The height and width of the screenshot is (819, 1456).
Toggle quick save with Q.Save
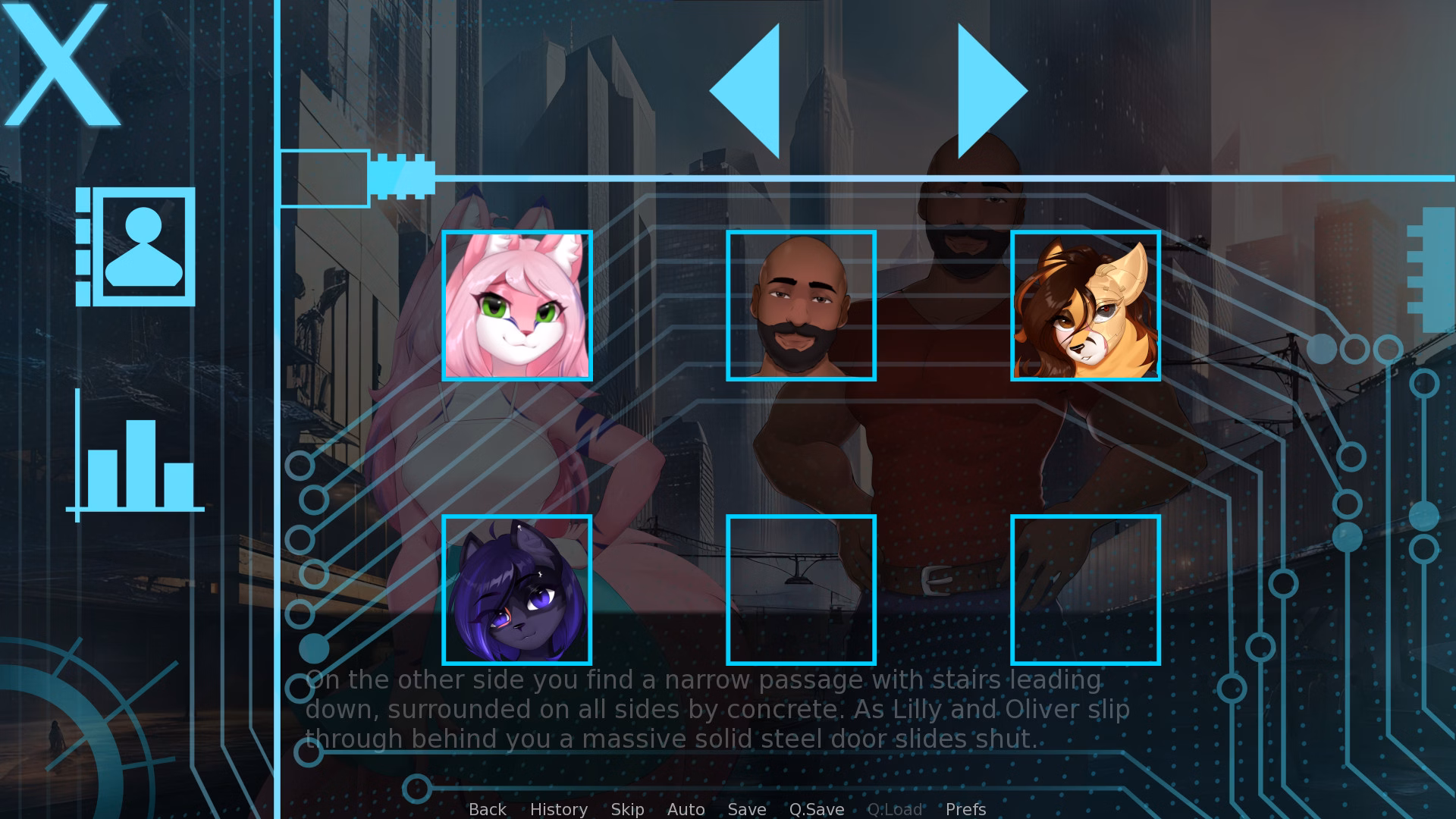(x=815, y=809)
